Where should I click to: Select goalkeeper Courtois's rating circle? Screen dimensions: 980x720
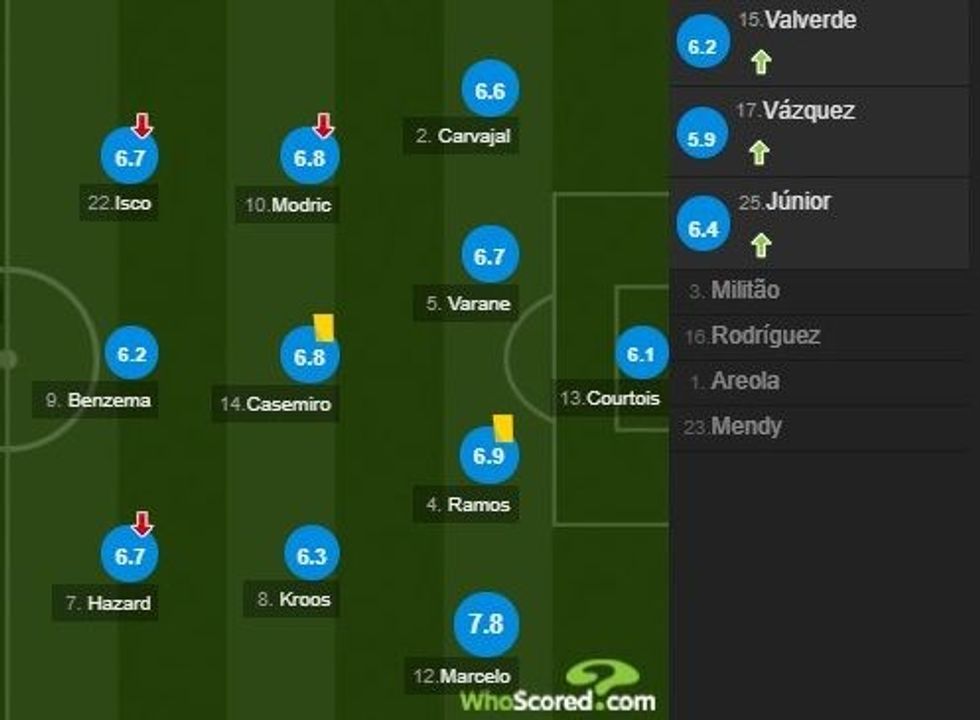click(640, 354)
